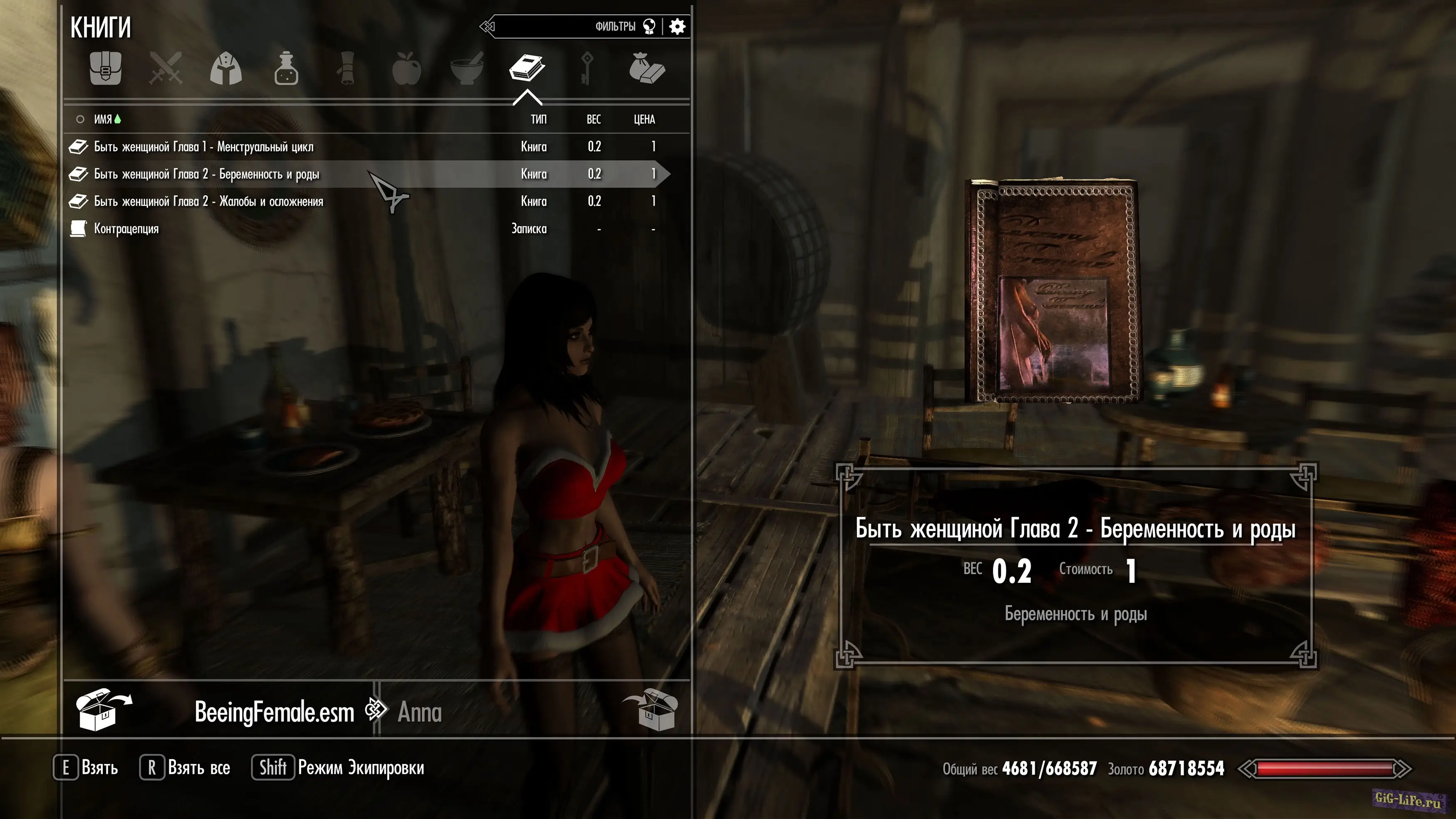Switch to the scrolls category
The image size is (1456, 819).
[346, 69]
